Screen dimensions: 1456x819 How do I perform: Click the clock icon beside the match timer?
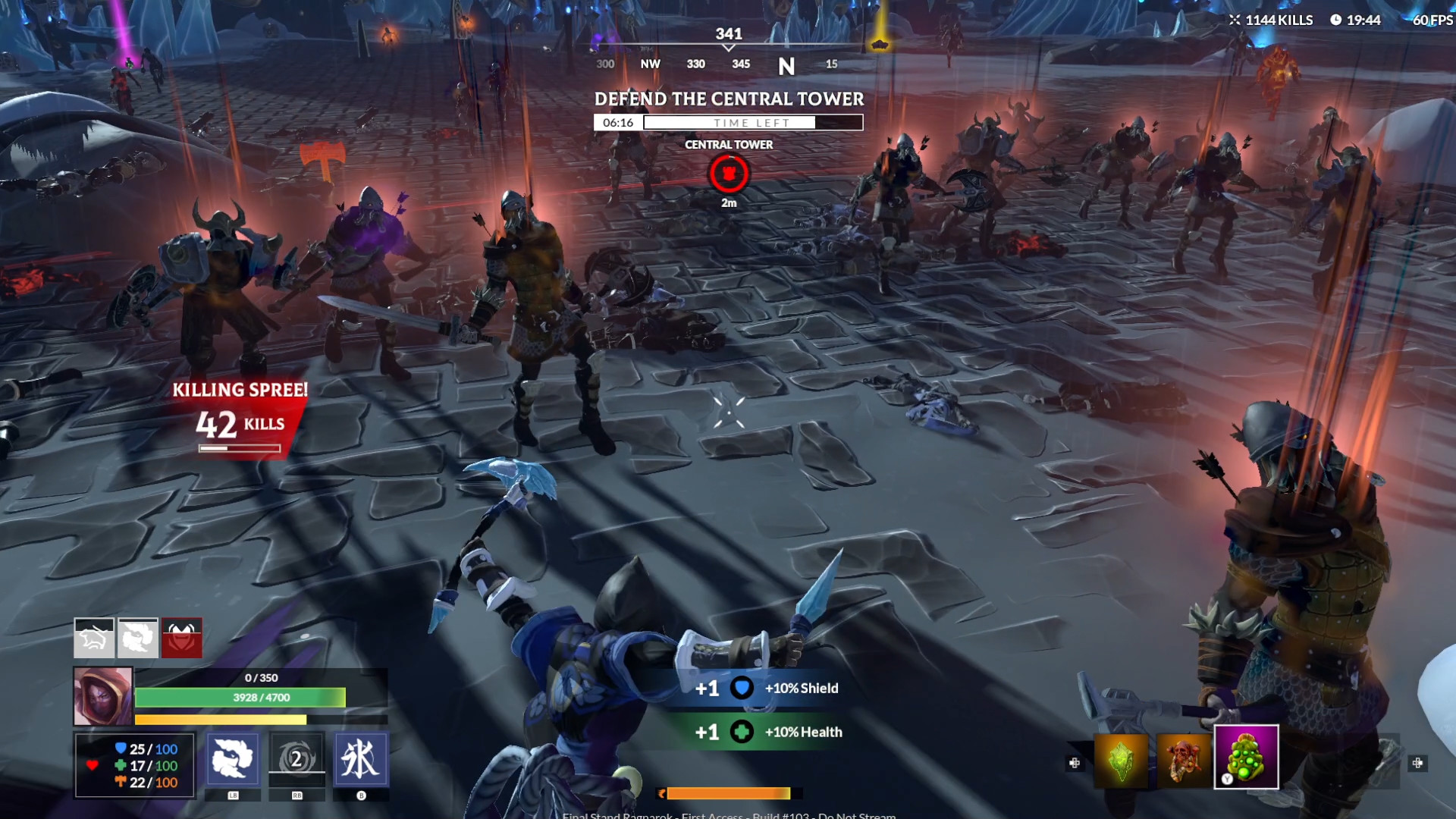click(1337, 20)
